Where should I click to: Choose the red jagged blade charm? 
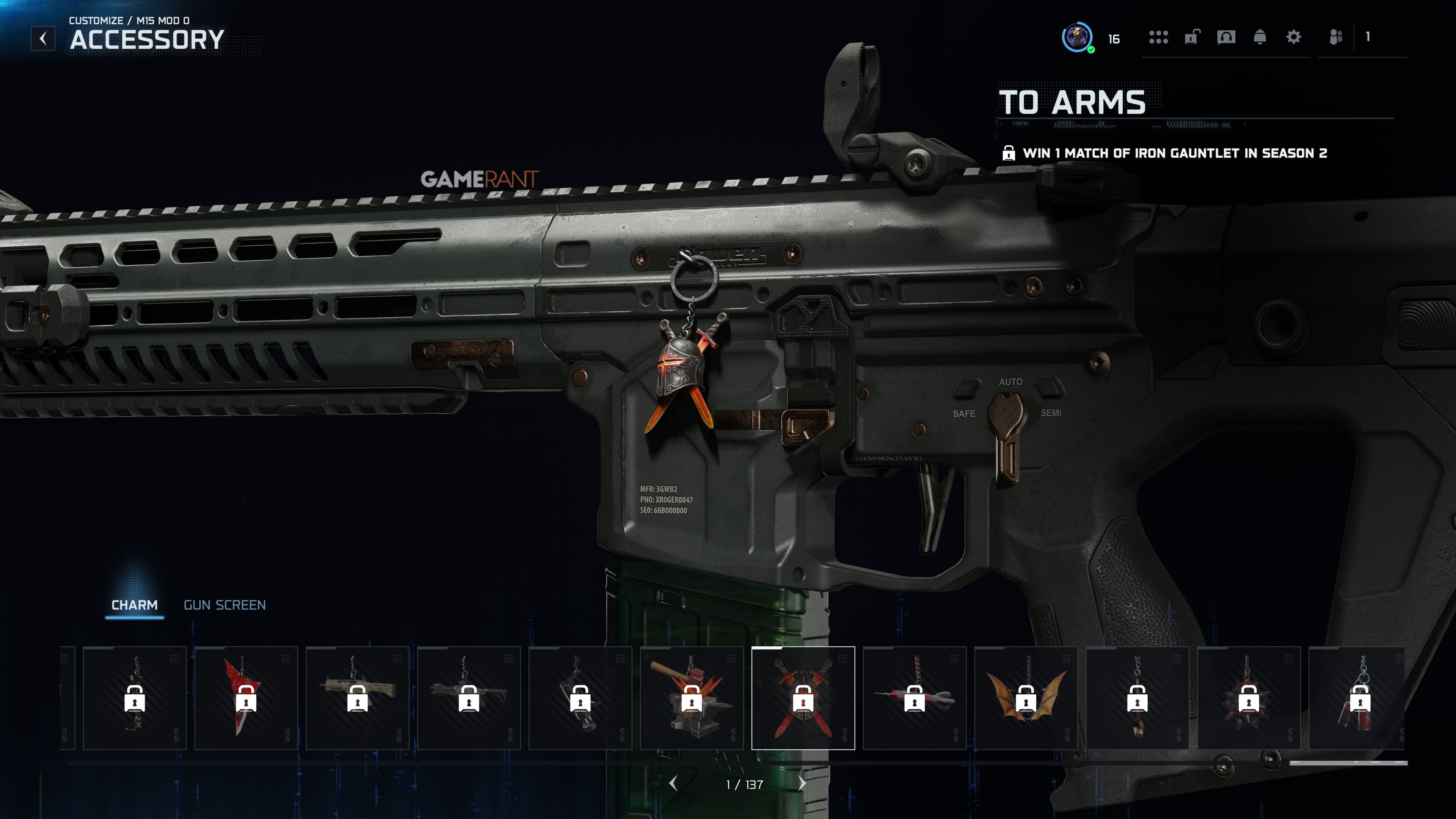click(x=246, y=698)
